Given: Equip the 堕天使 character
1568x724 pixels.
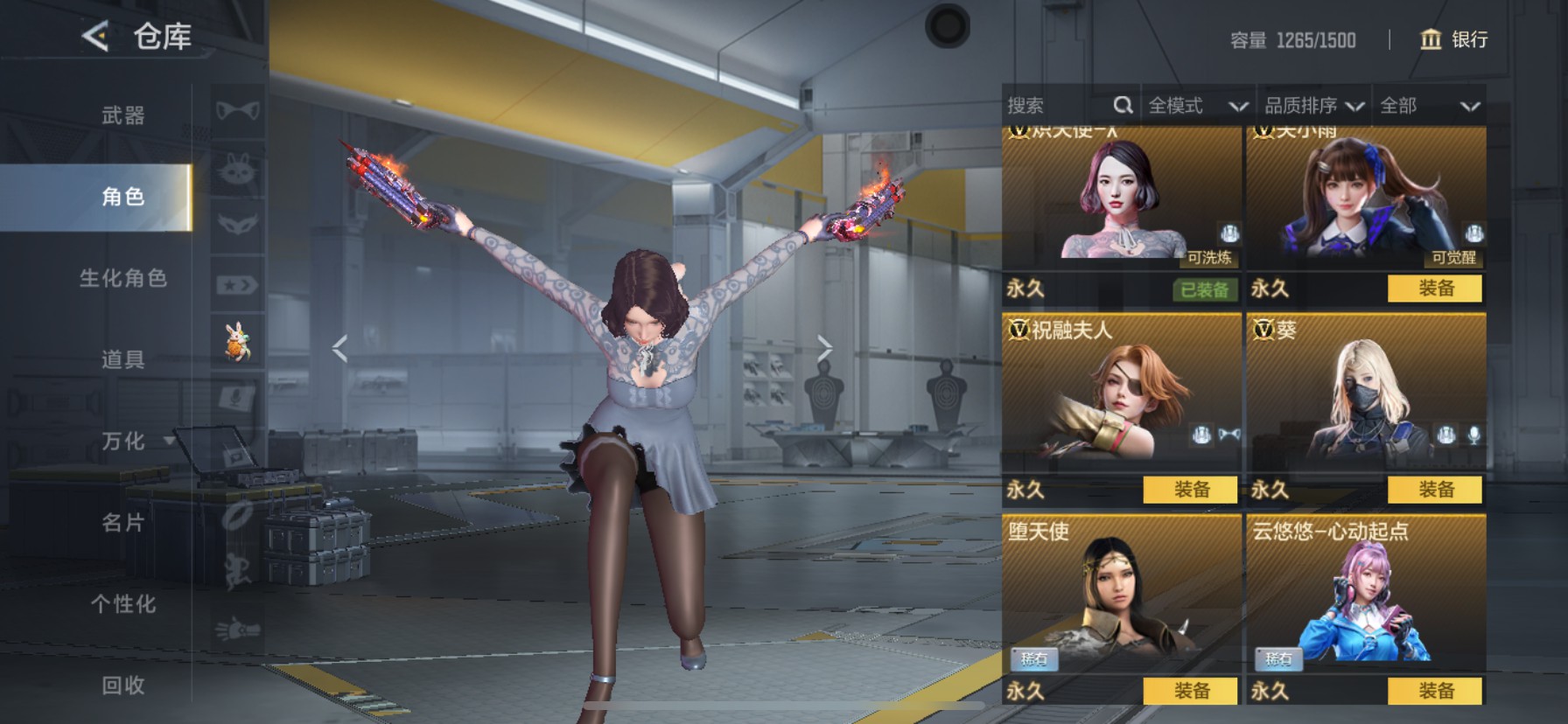Looking at the screenshot, I should [1190, 691].
